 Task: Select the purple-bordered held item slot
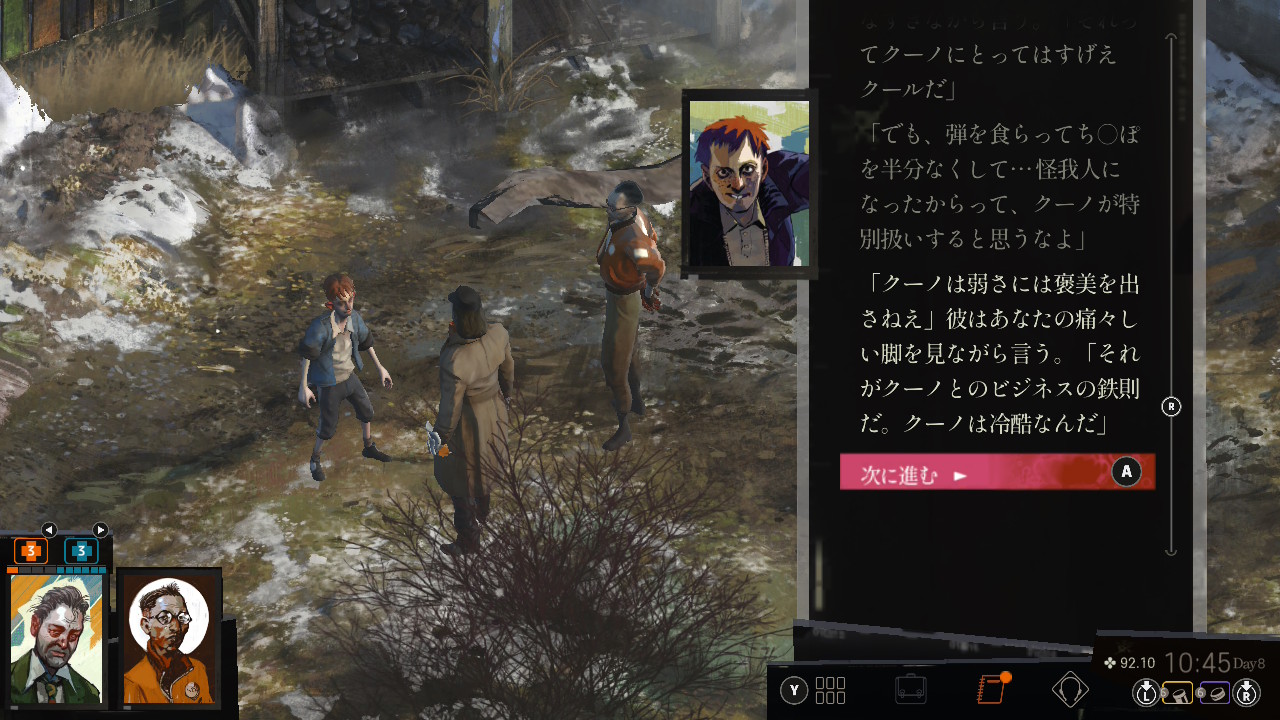click(1214, 692)
